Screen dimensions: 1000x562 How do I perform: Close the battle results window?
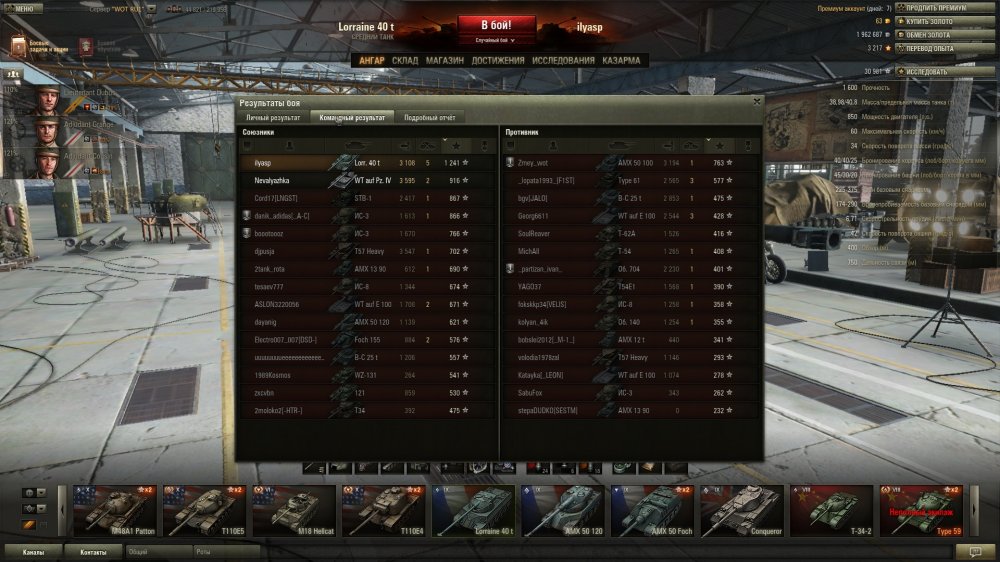coord(756,101)
